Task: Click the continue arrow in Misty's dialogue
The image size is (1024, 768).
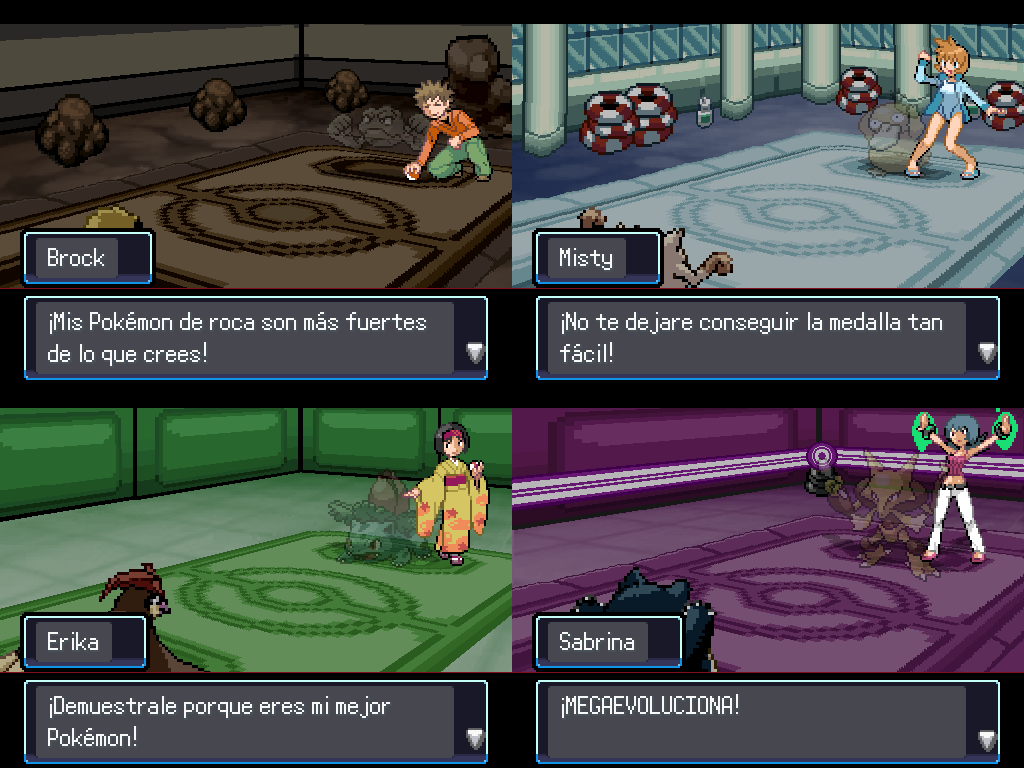Action: (x=987, y=352)
